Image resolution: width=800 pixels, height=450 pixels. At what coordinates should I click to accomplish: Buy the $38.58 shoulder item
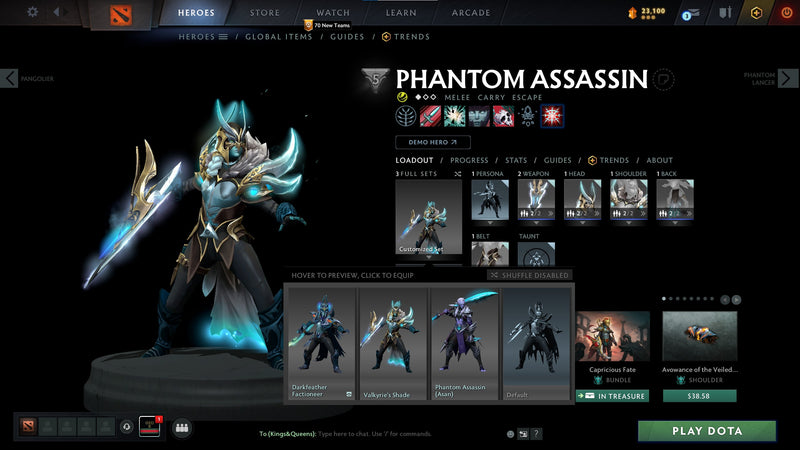coord(700,395)
